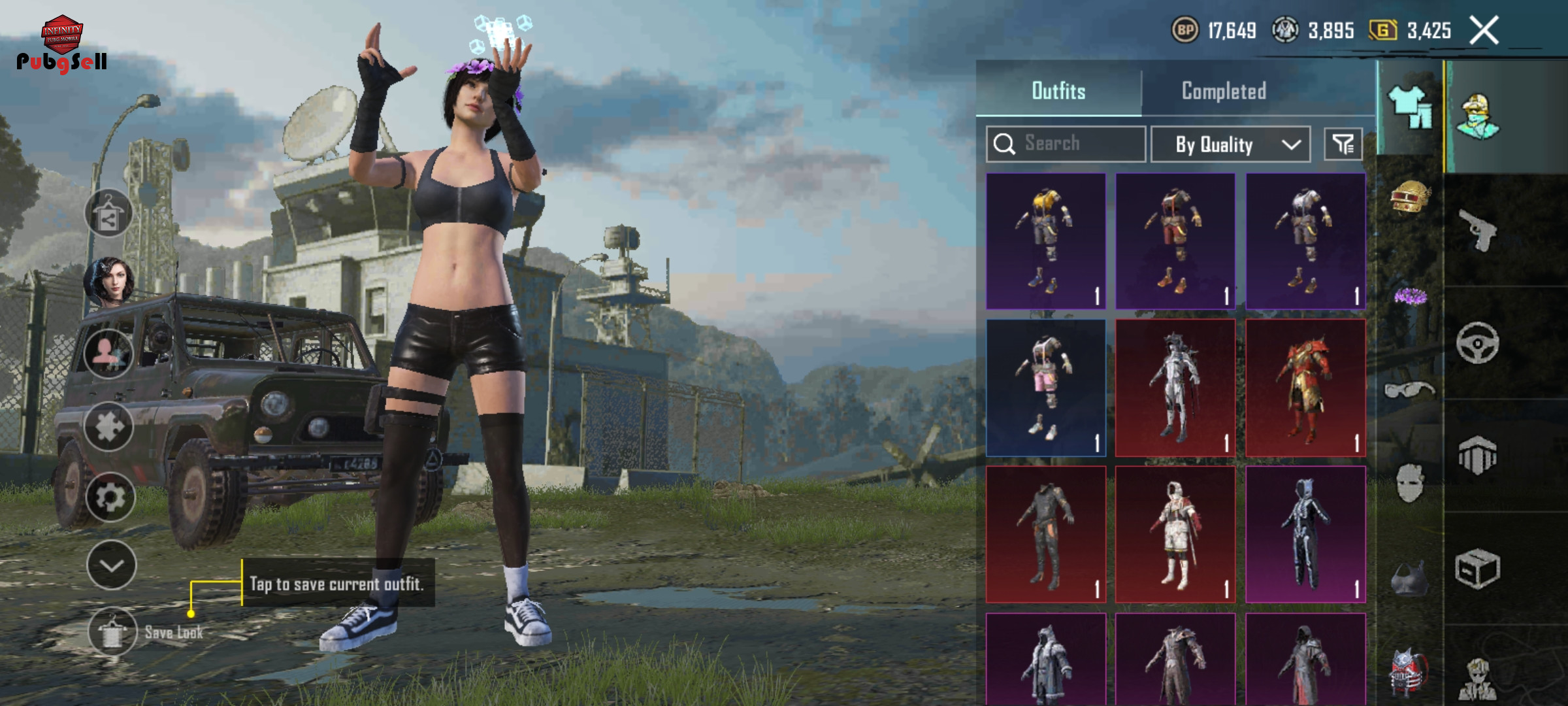Select the yellow-top outfit set
The image size is (1568, 706).
(x=1046, y=241)
